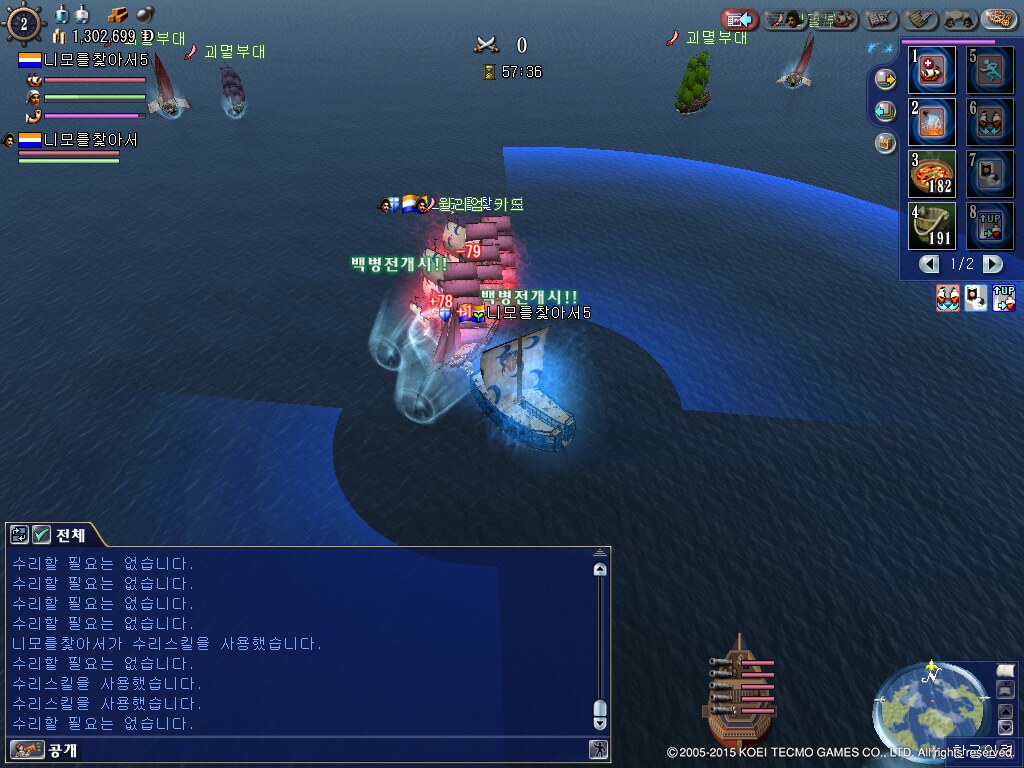This screenshot has height=768, width=1024.
Task: Click the red window-with-arrow menu toggle button
Action: pos(739,19)
